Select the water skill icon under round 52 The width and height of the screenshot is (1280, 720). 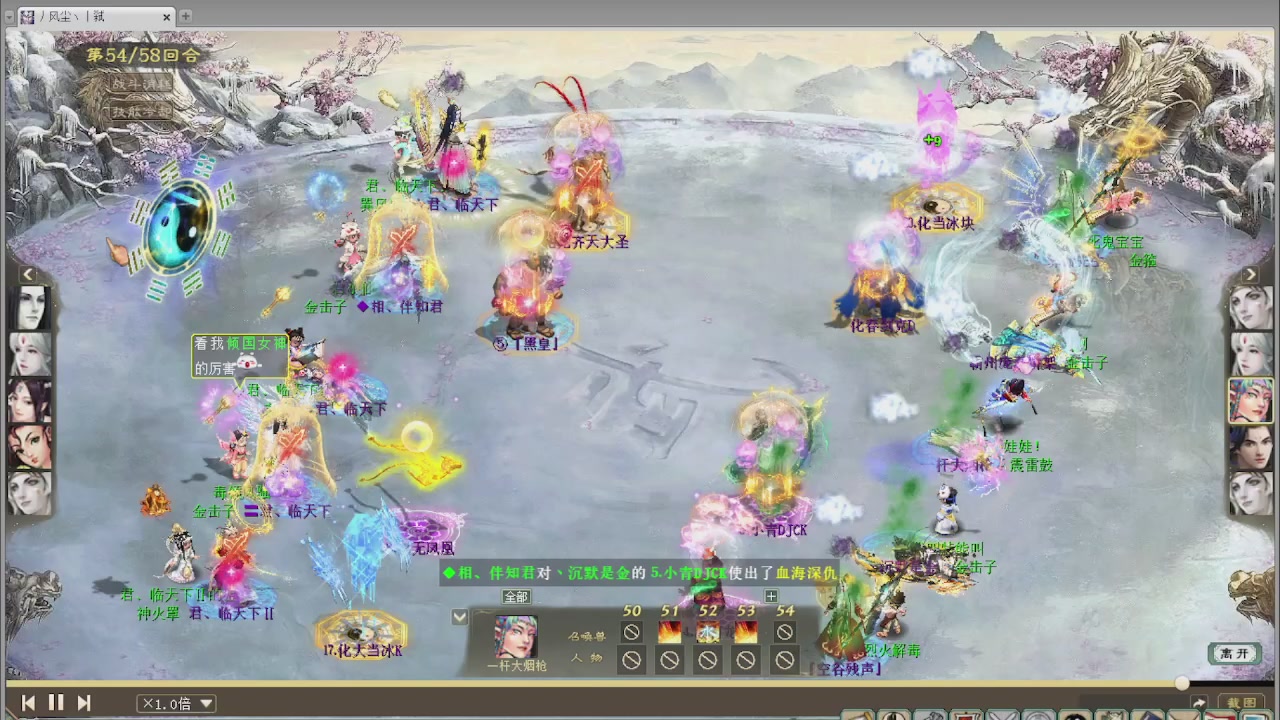coord(707,631)
